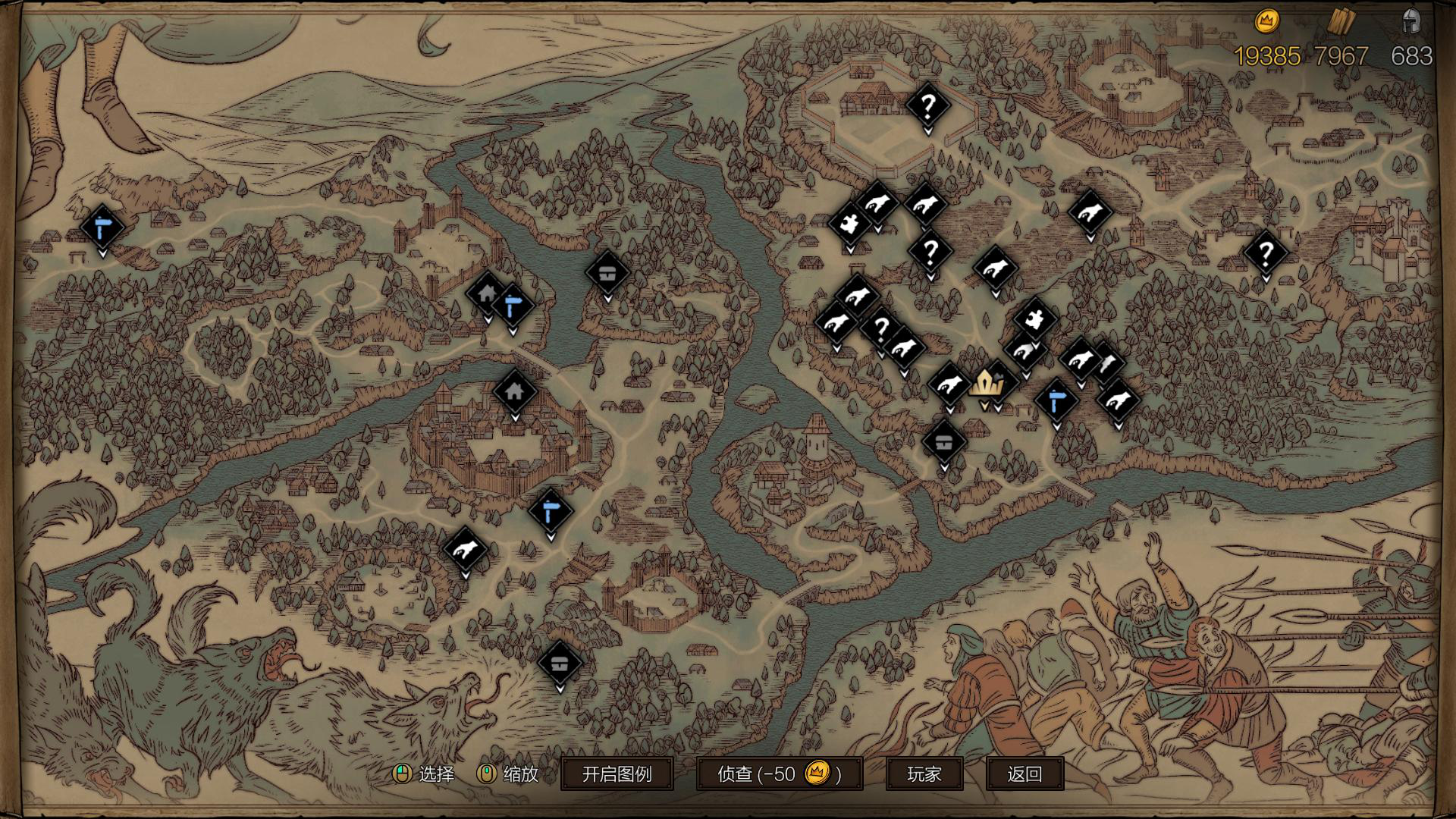Choose the signpost marker at far west village

(x=102, y=227)
